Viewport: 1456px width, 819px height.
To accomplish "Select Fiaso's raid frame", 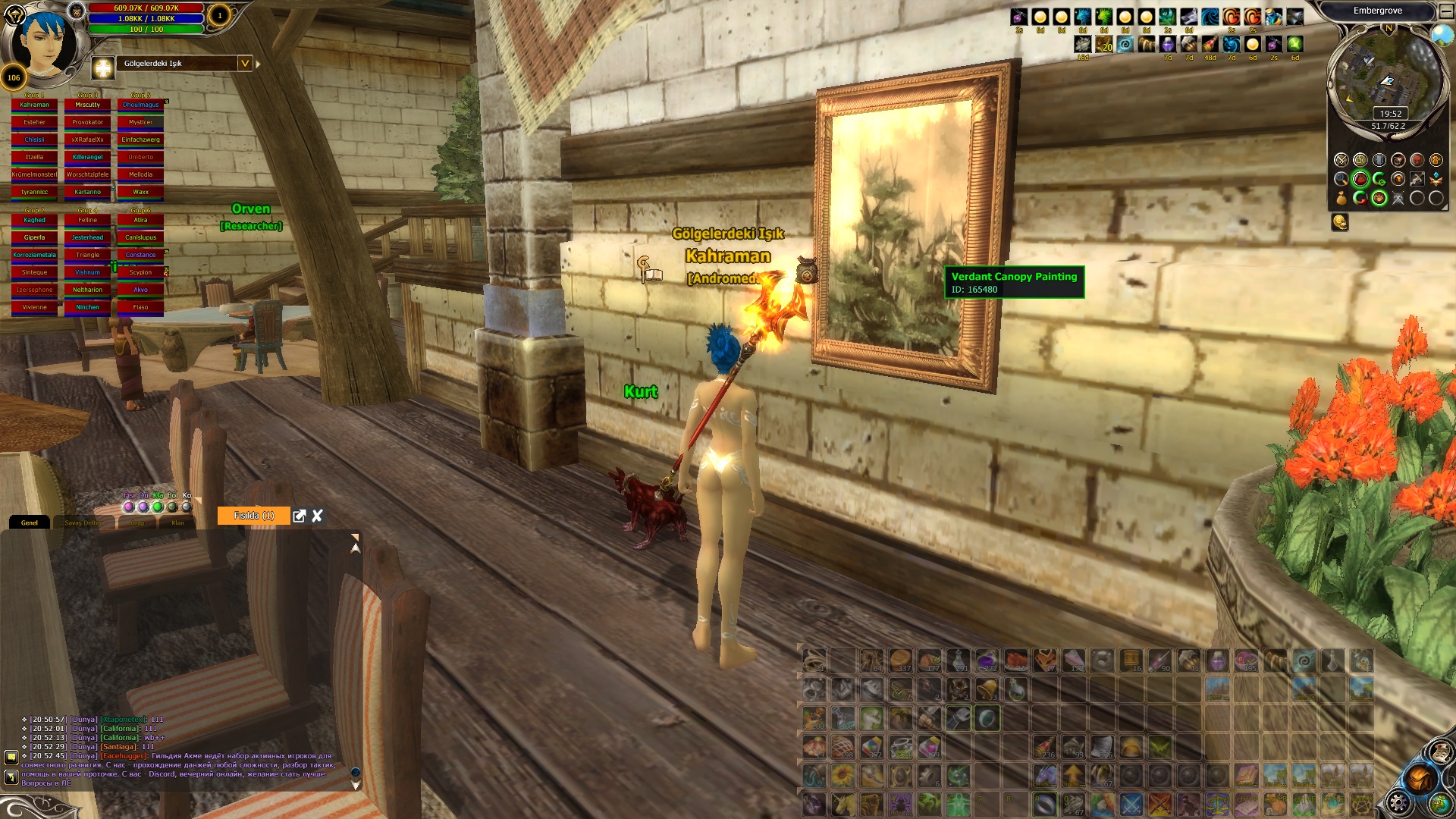I will (140, 307).
